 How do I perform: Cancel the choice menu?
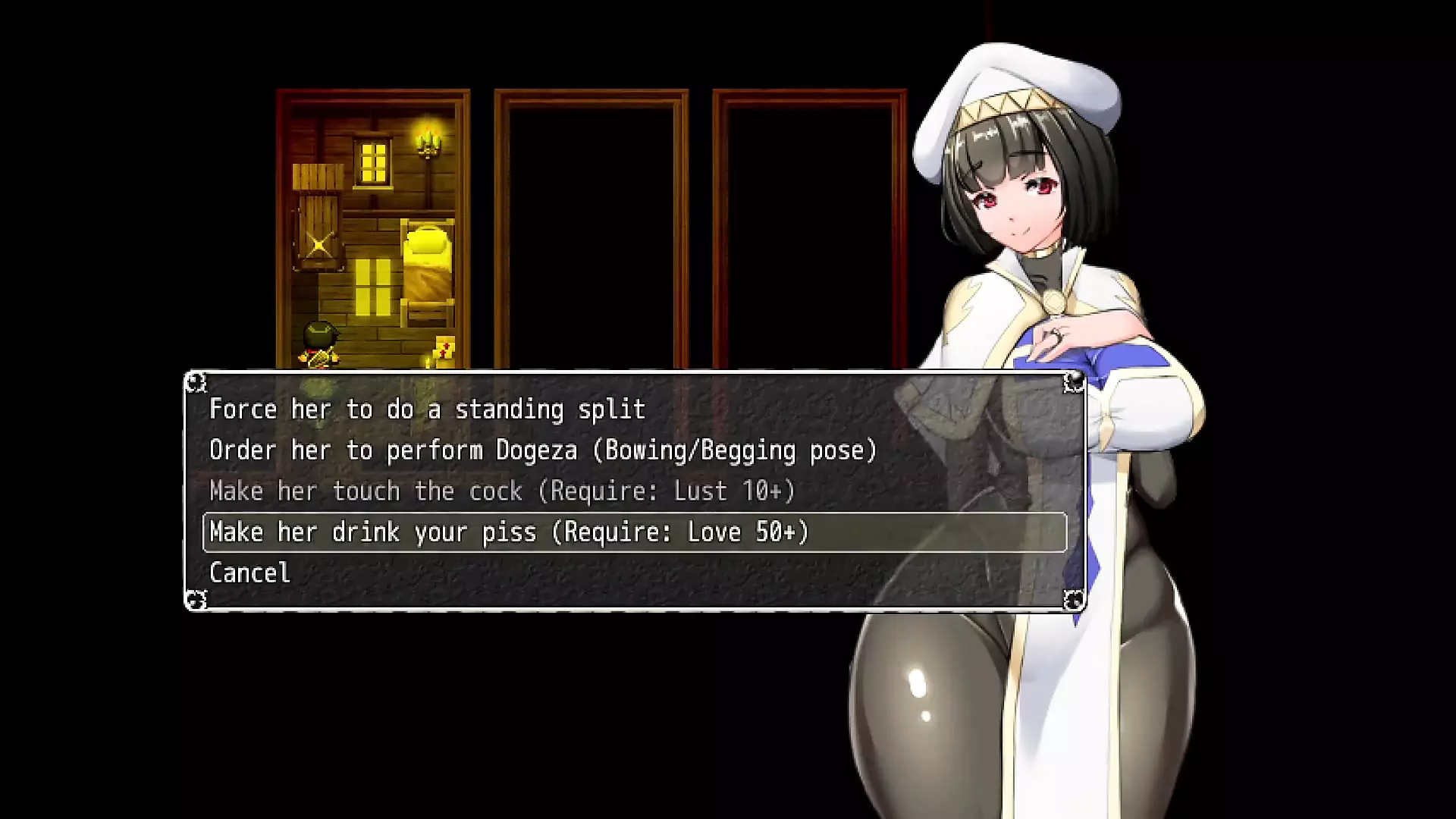(249, 573)
